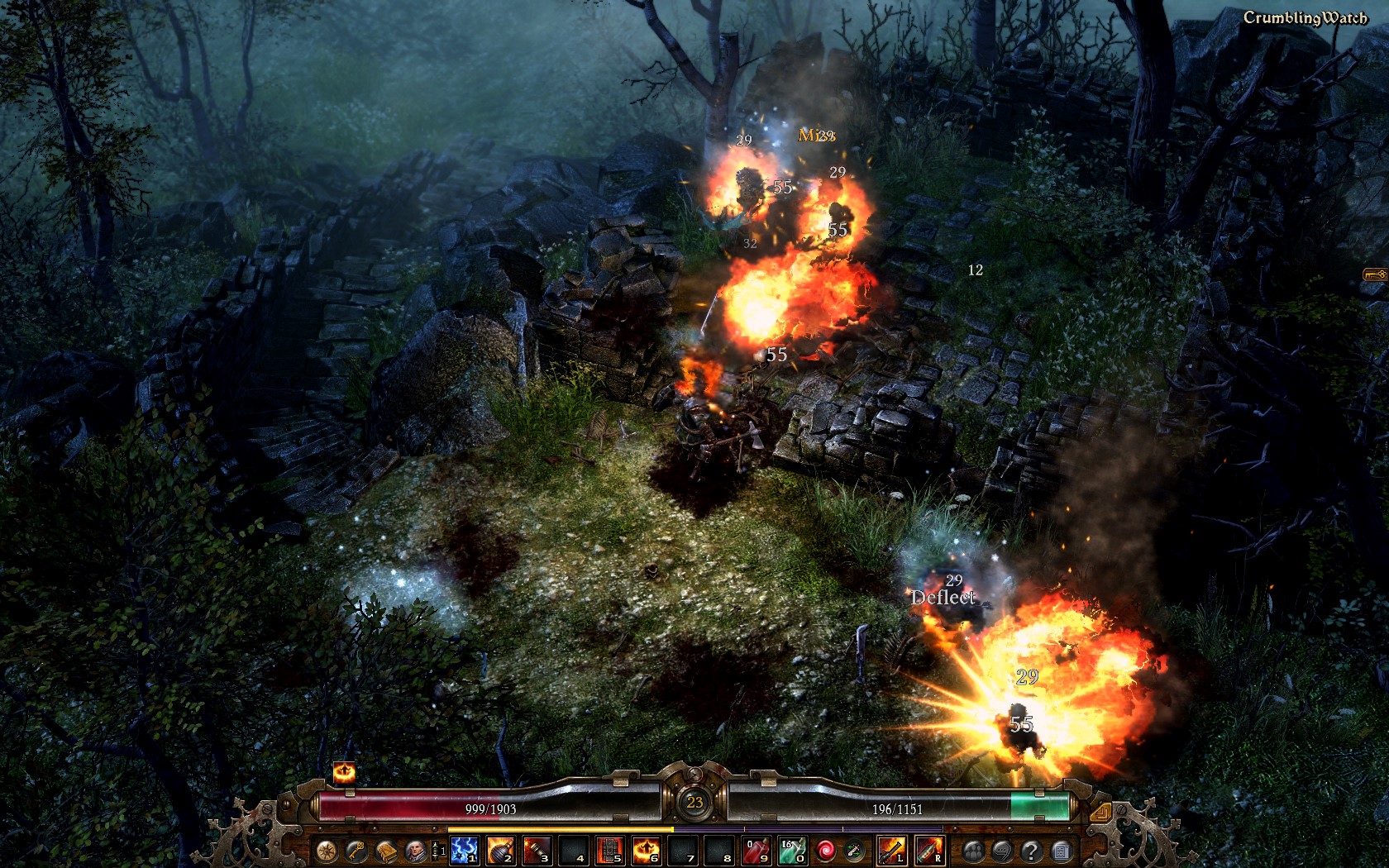Open the red swirl rift portal button
Image resolution: width=1389 pixels, height=868 pixels.
point(825,851)
